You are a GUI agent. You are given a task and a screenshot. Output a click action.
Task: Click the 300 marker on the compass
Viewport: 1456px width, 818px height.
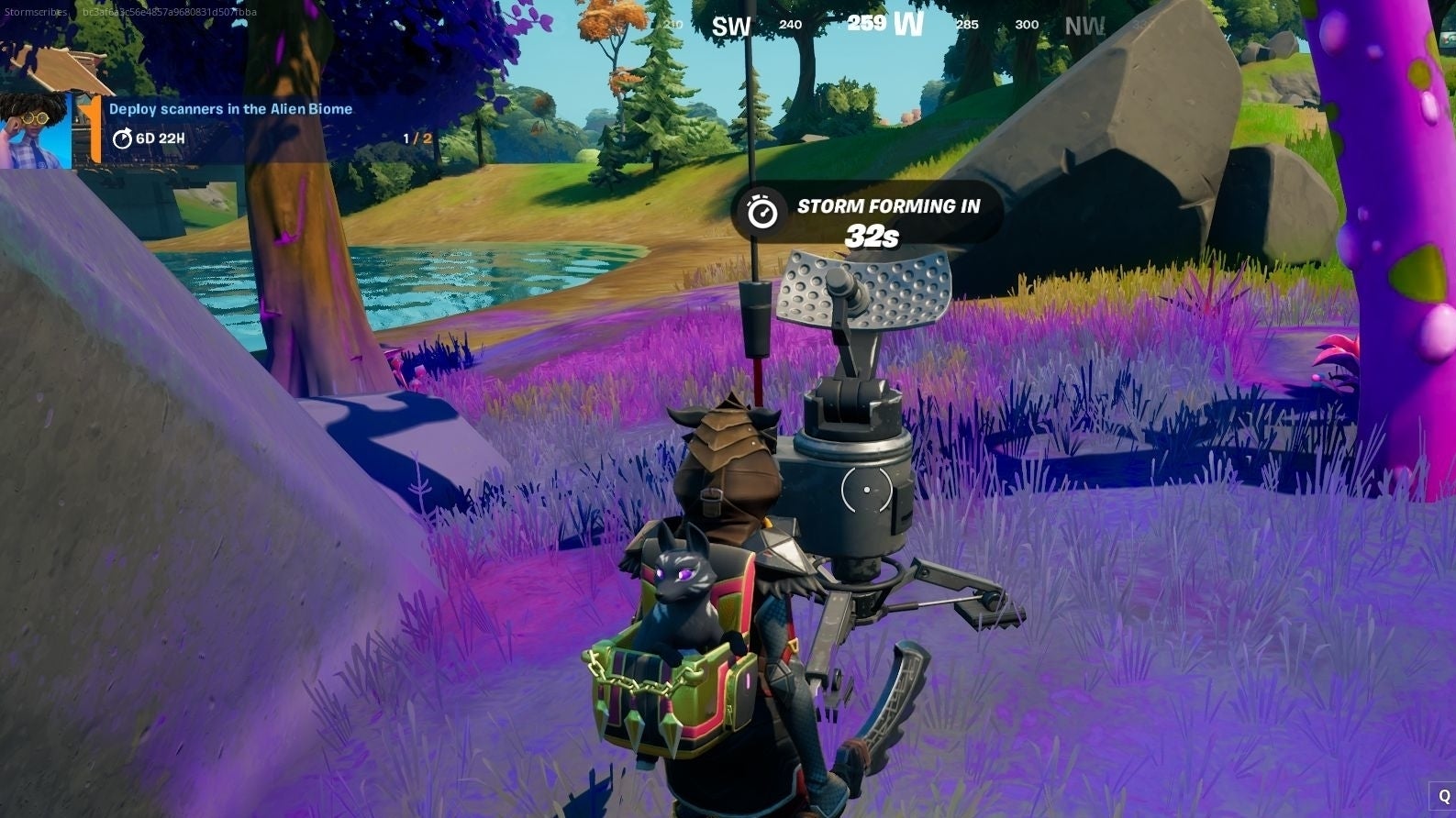pyautogui.click(x=1027, y=25)
